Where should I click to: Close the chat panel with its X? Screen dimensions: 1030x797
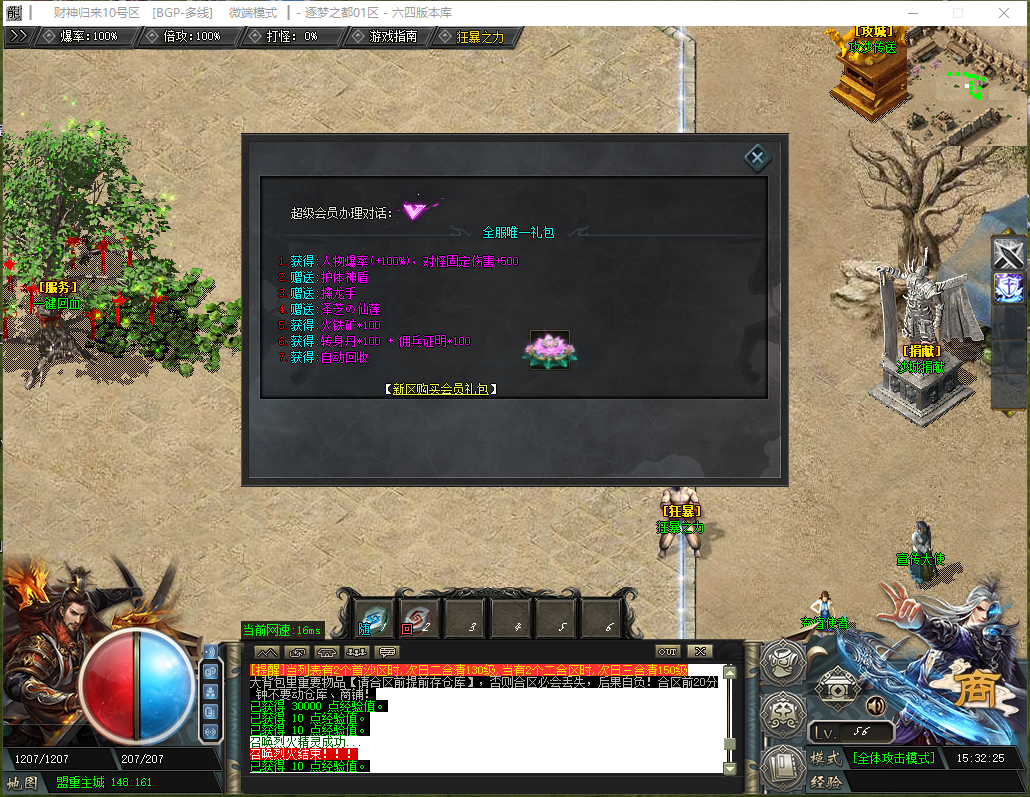(x=699, y=651)
